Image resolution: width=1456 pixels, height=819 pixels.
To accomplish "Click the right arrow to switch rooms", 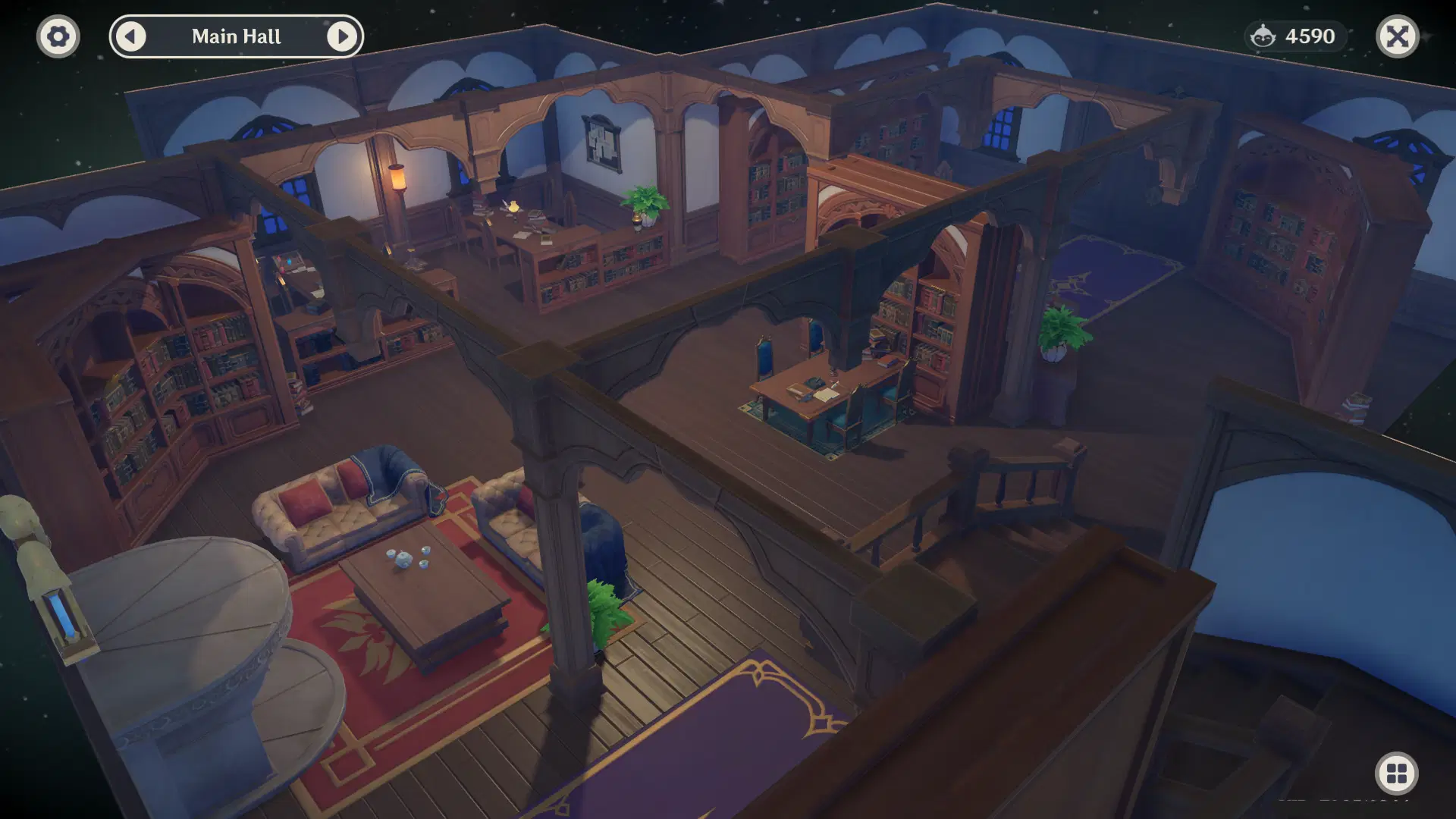I will point(344,36).
